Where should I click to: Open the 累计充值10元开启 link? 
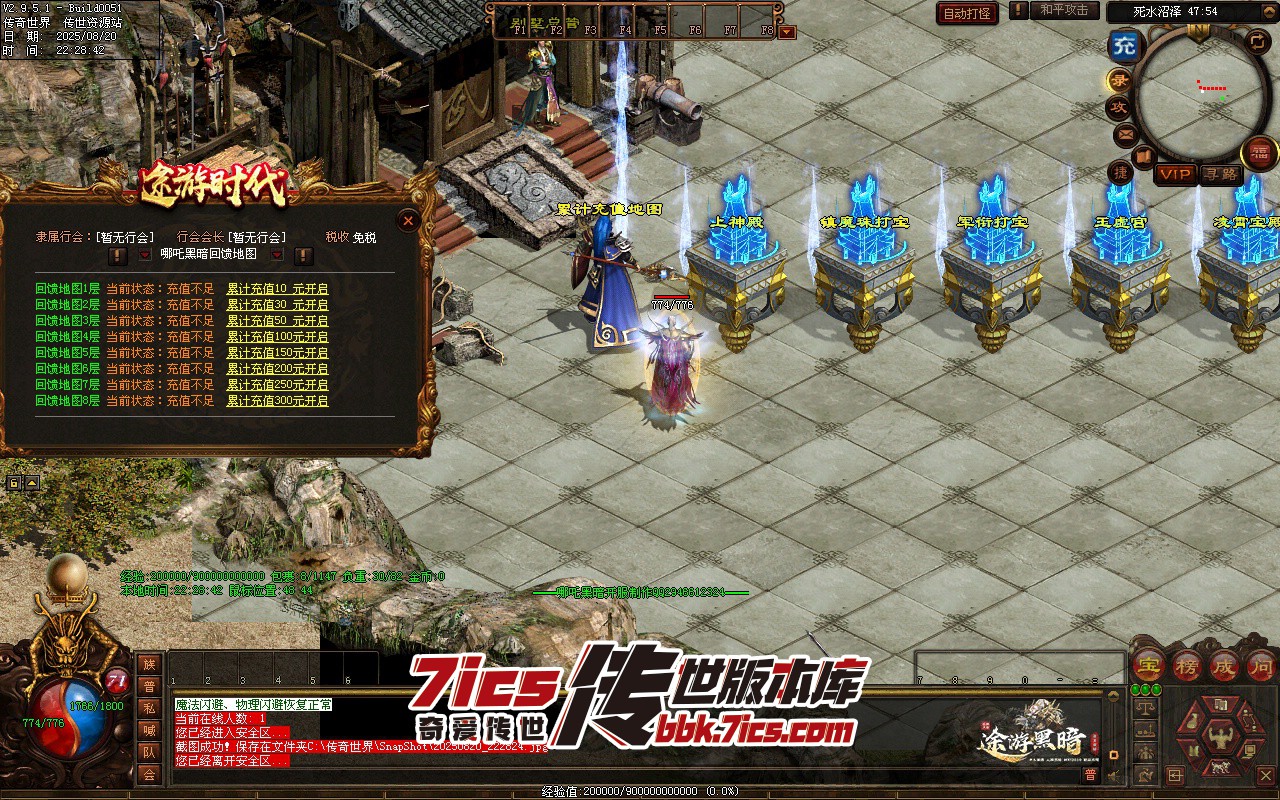coord(277,289)
